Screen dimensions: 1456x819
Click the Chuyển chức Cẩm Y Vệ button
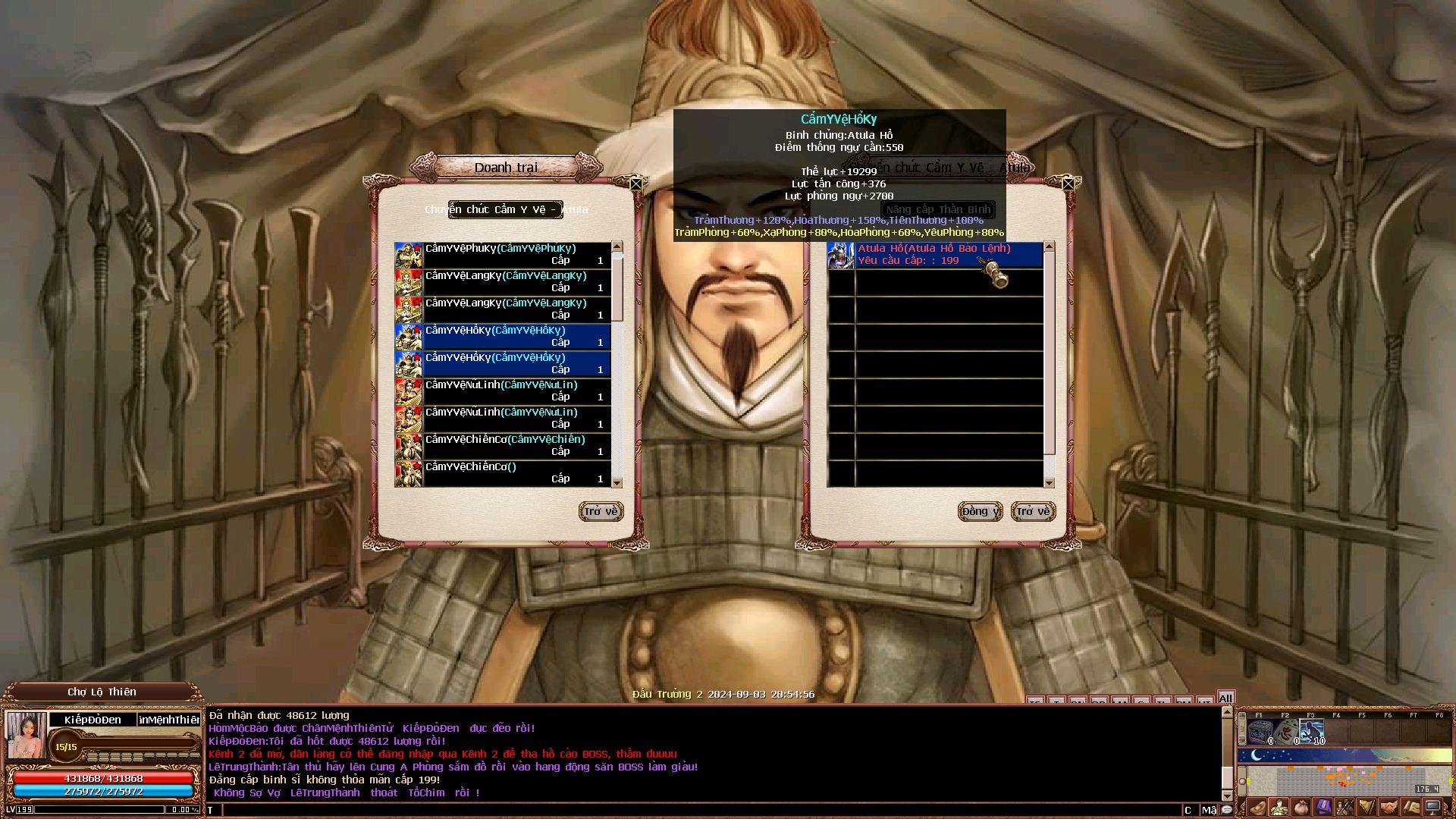[x=505, y=210]
